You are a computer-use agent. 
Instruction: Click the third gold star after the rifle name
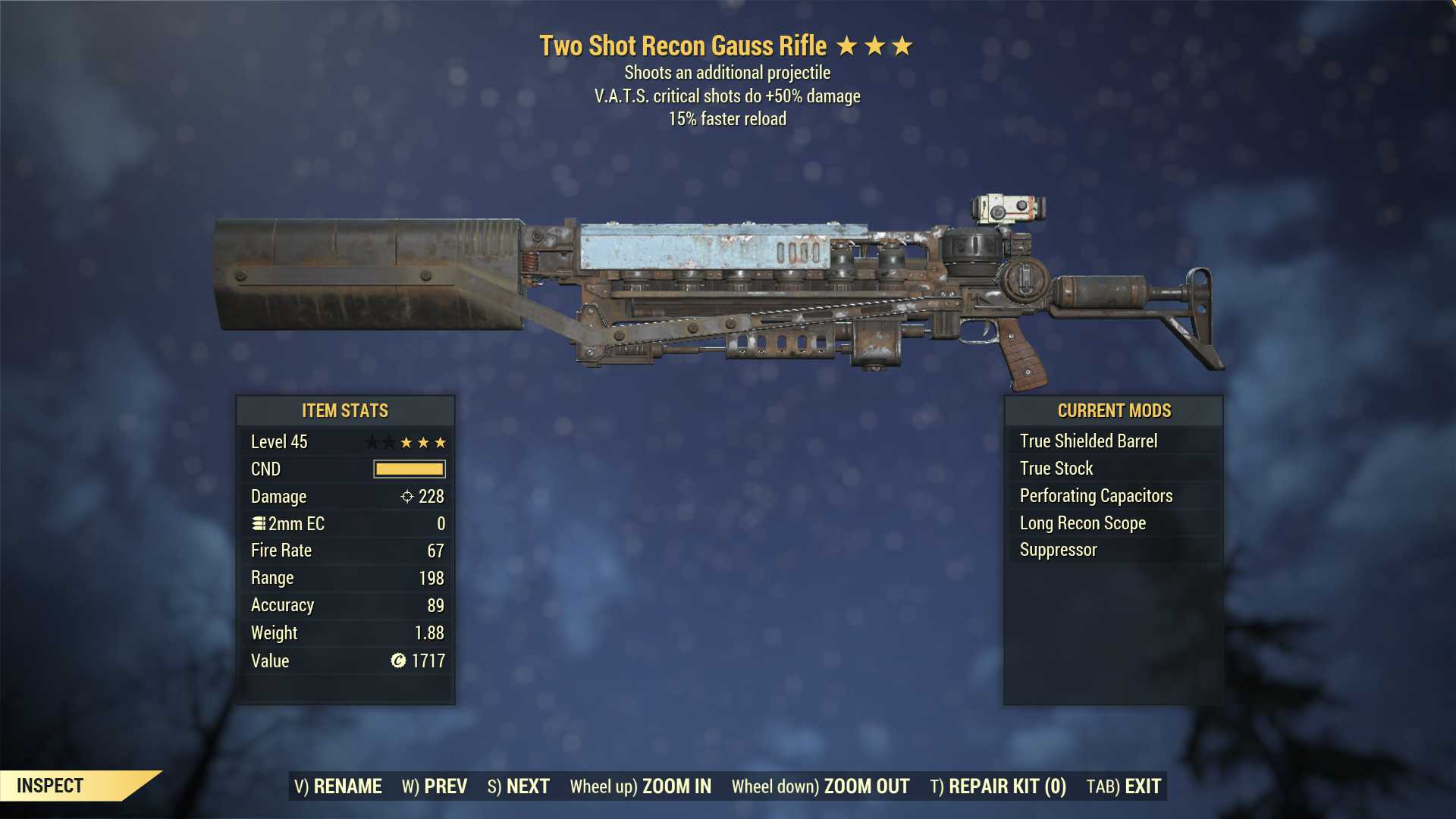pos(901,45)
